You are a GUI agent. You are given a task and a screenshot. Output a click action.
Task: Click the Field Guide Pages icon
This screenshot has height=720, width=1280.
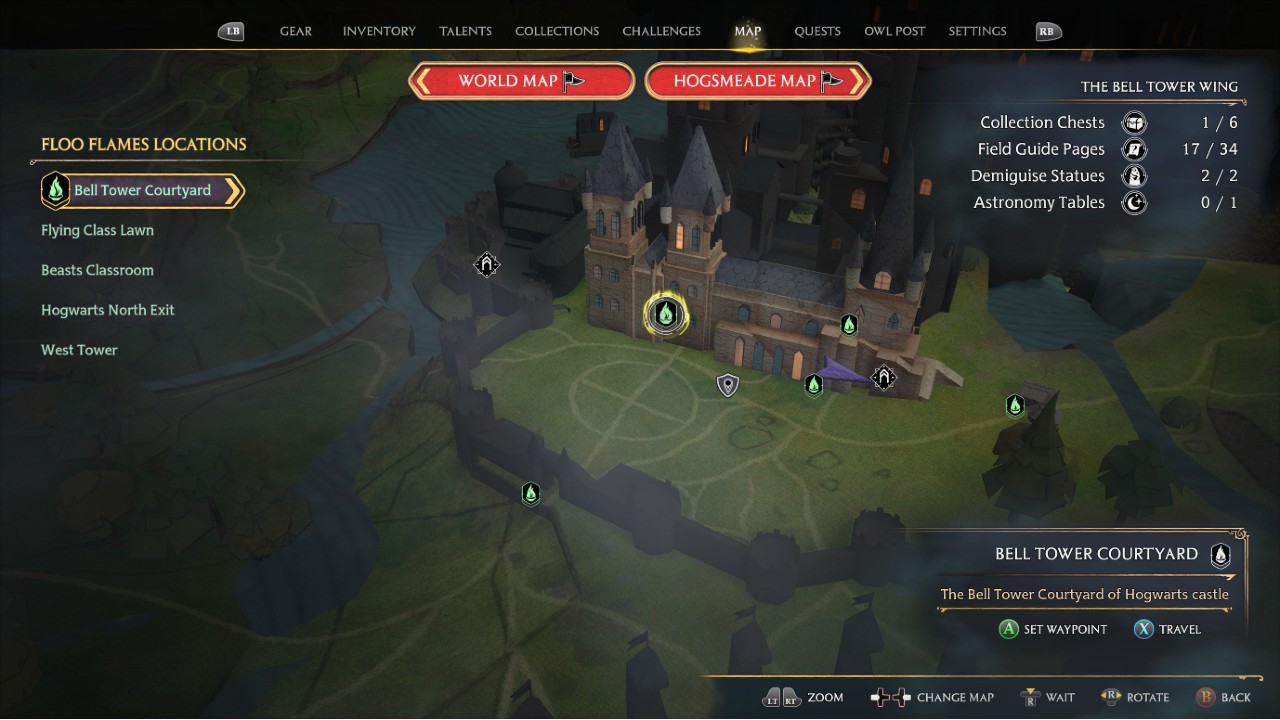pos(1133,148)
